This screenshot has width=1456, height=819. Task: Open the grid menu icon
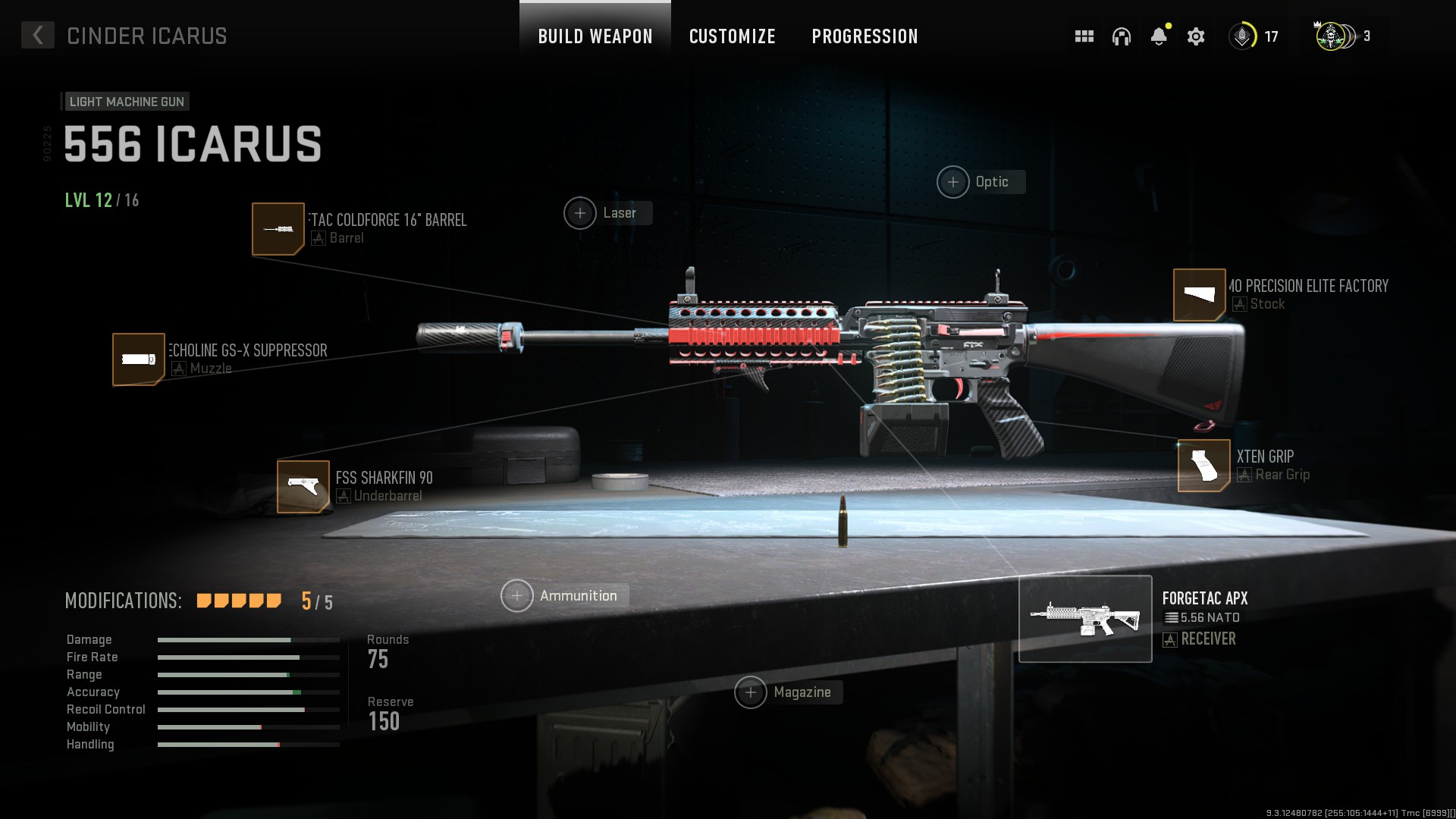pyautogui.click(x=1084, y=36)
